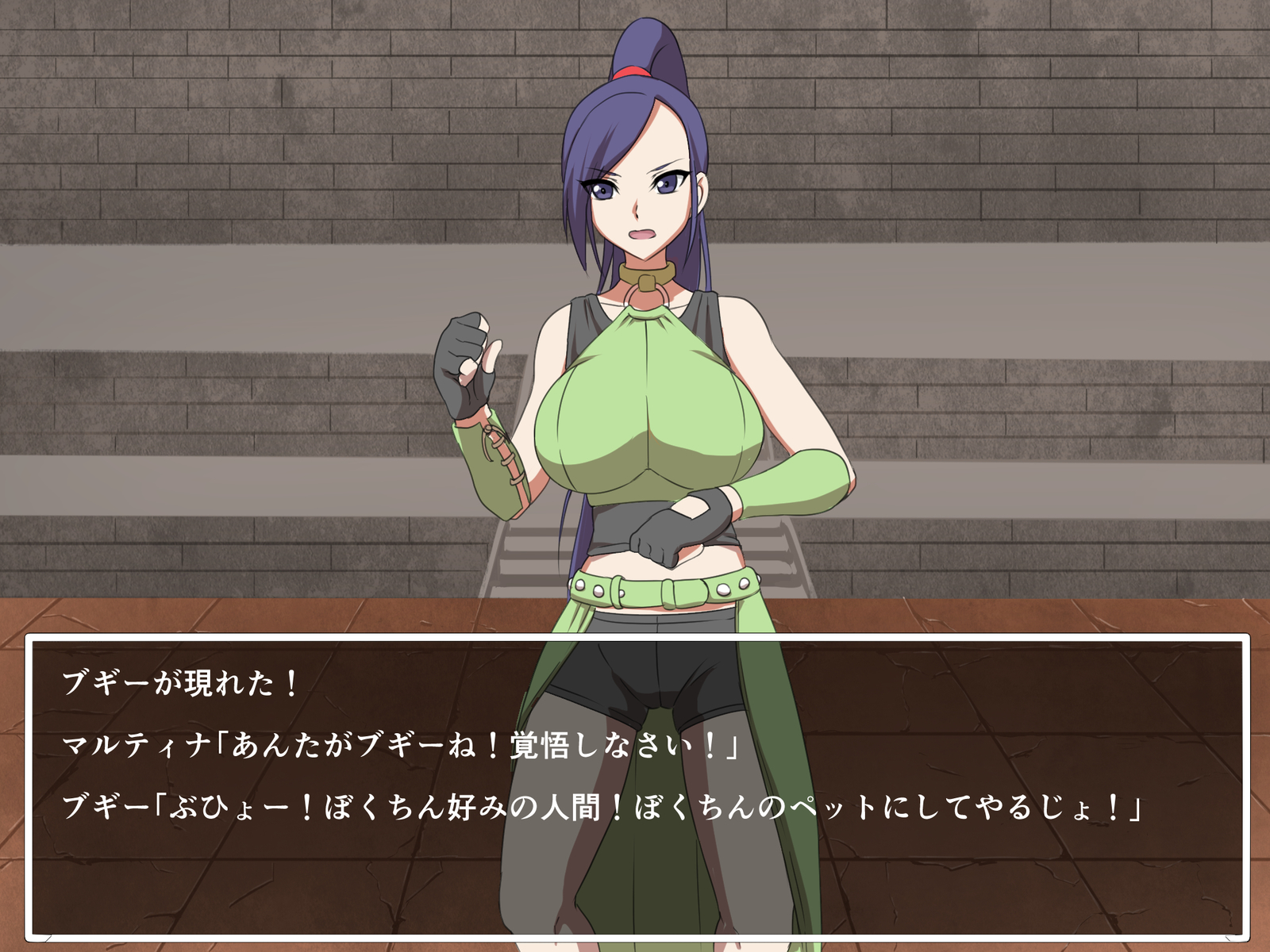
Task: Click the red hair tie in her ponytail
Action: (x=629, y=70)
